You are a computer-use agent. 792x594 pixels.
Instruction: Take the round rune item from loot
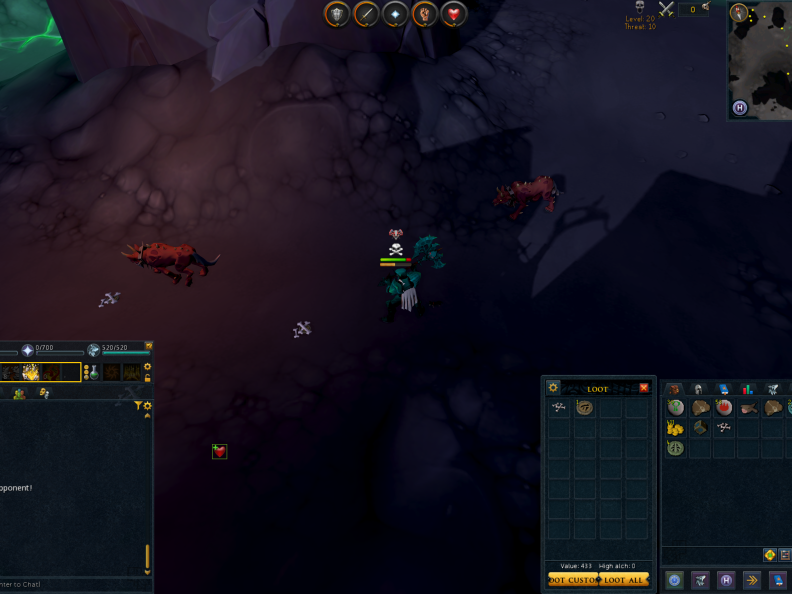(584, 407)
